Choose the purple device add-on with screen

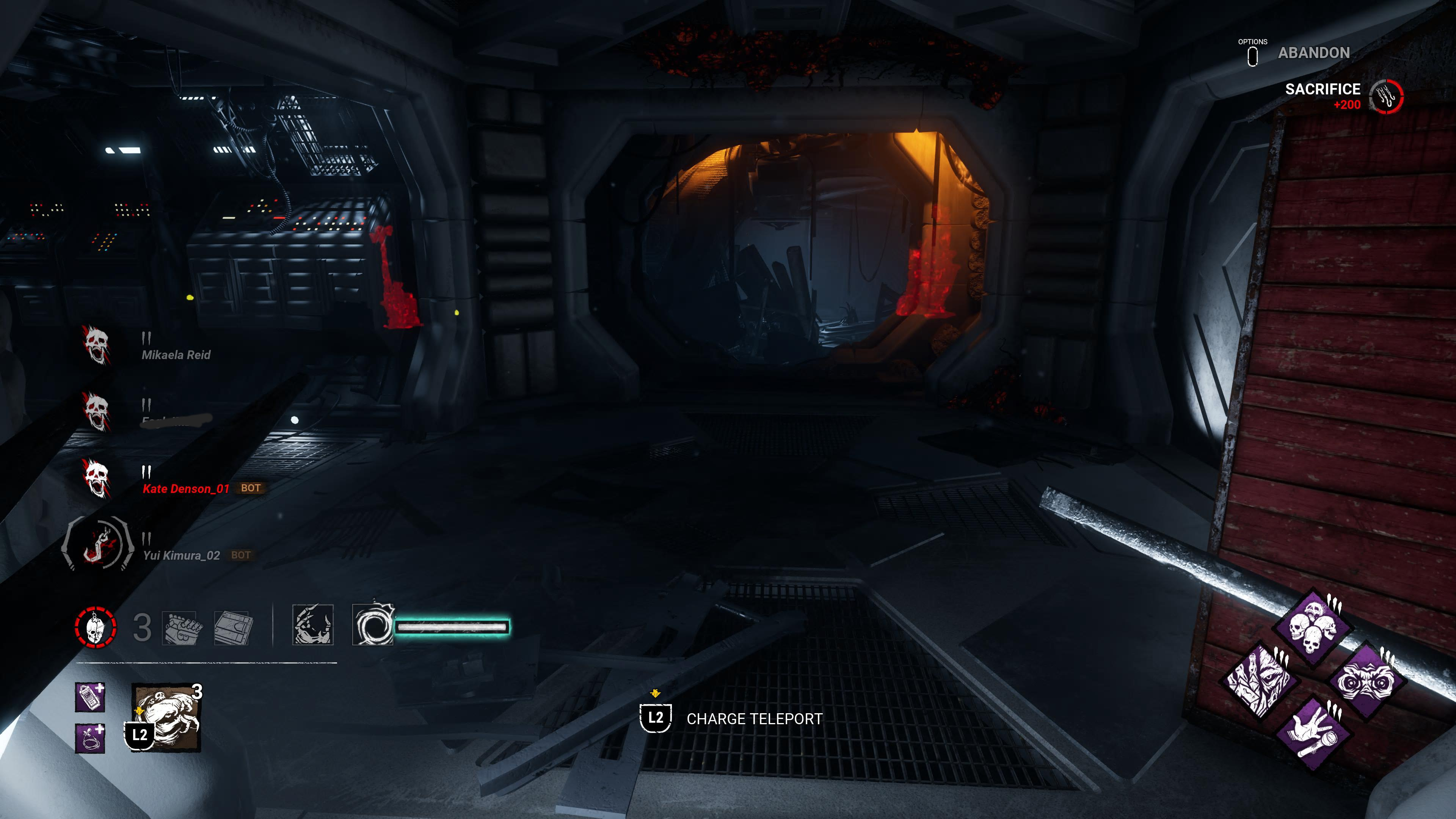point(90,697)
